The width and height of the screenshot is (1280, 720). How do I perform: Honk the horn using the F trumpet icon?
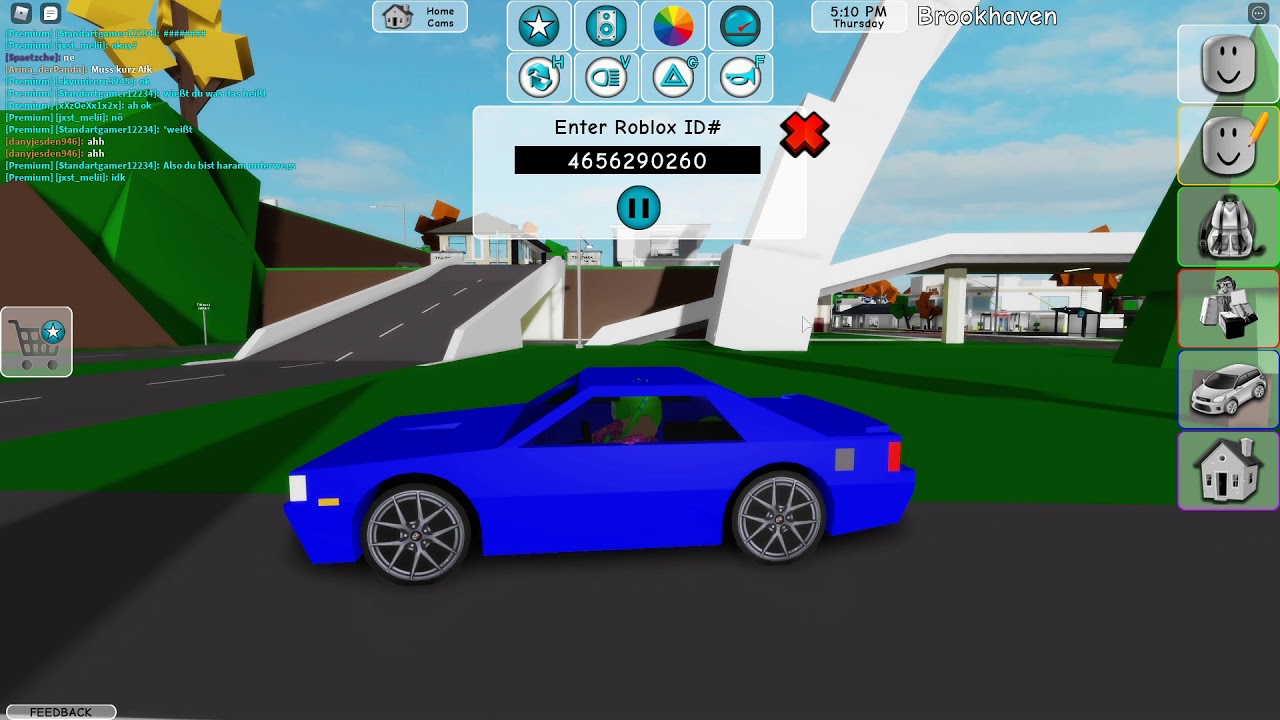tap(740, 77)
